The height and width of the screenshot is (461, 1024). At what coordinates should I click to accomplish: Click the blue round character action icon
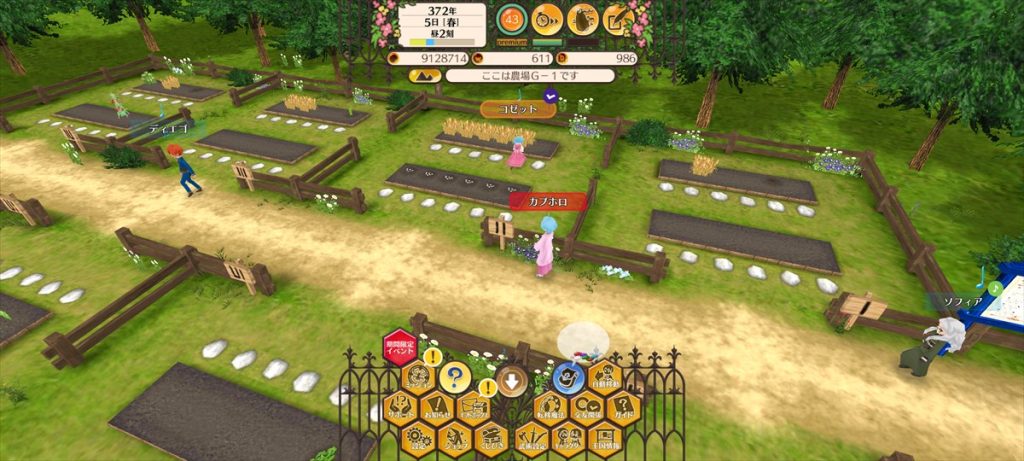pyautogui.click(x=569, y=378)
